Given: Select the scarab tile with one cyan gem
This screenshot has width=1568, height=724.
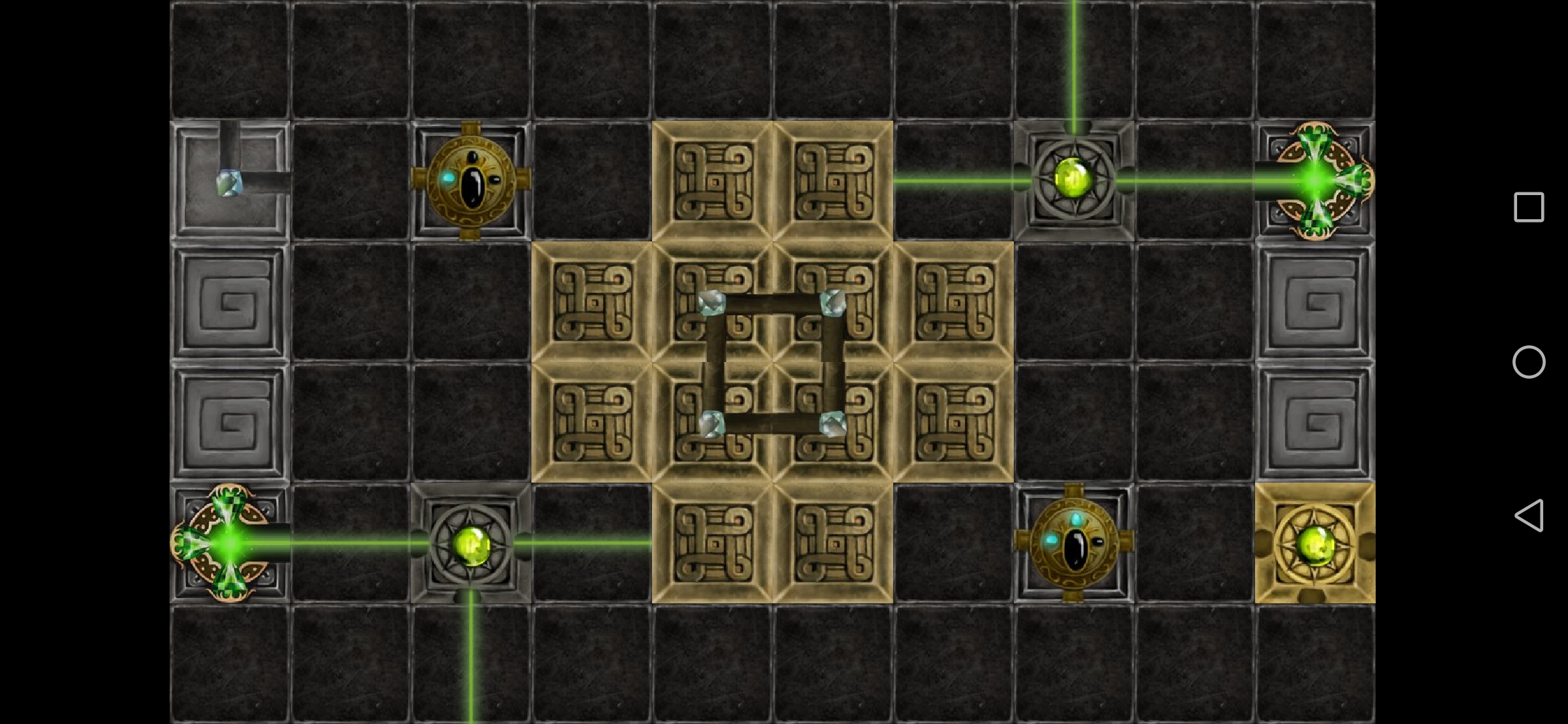Looking at the screenshot, I should [470, 181].
